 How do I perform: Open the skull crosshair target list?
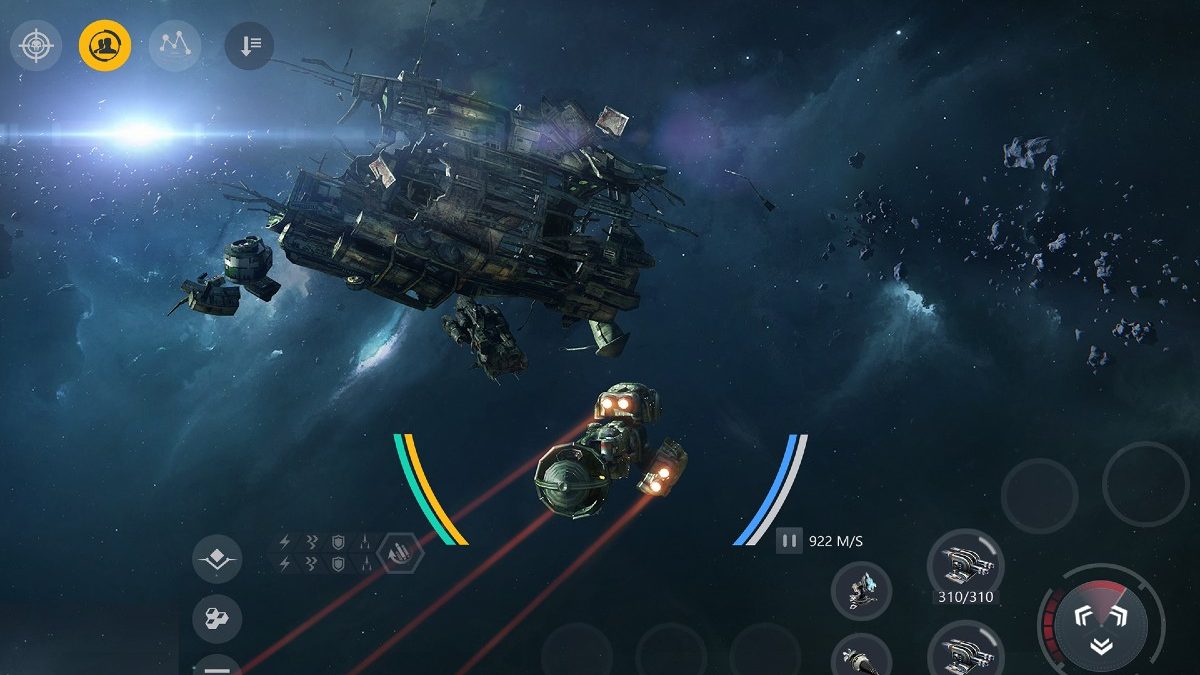(x=36, y=45)
